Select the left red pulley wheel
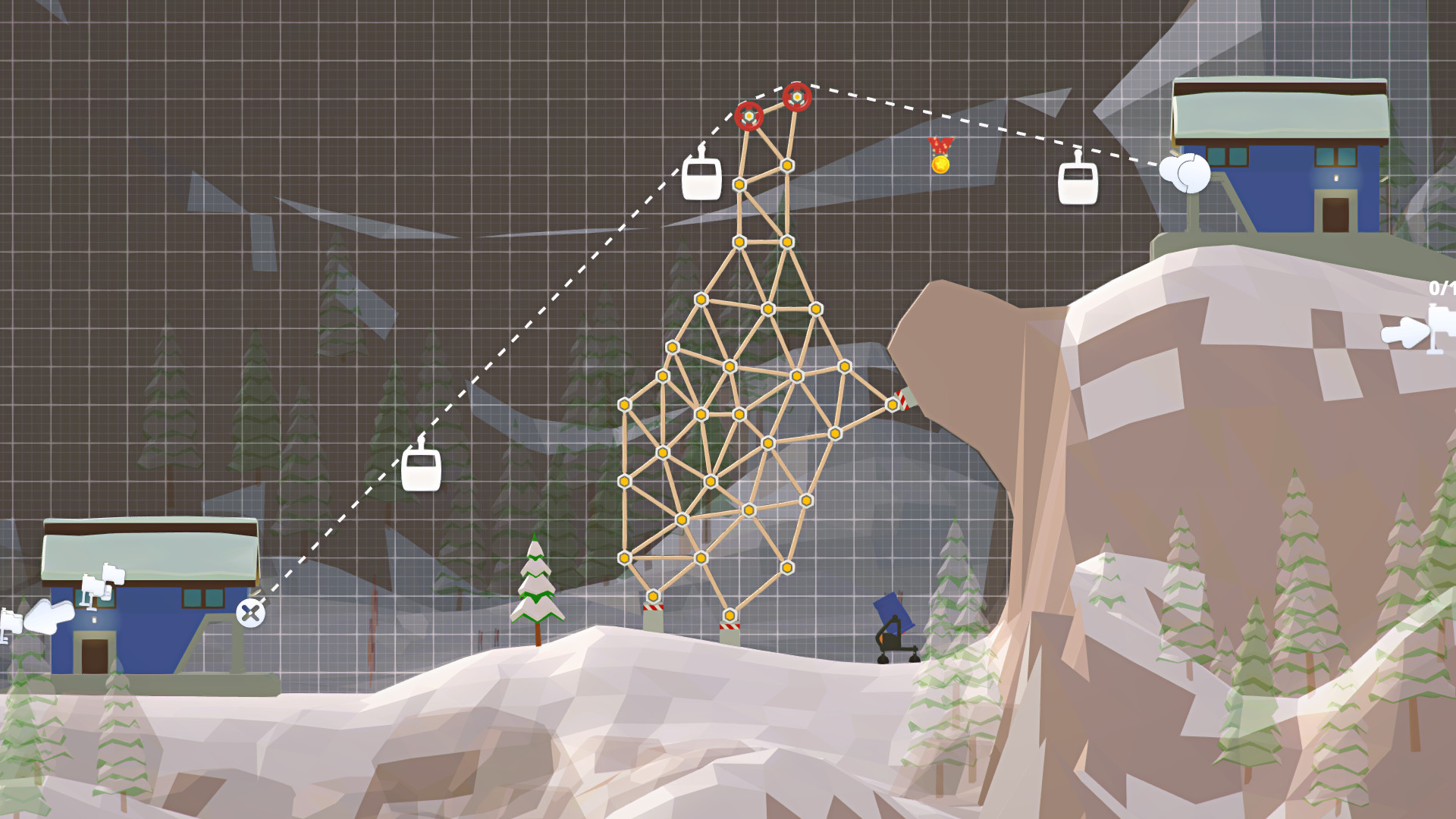 pos(749,116)
